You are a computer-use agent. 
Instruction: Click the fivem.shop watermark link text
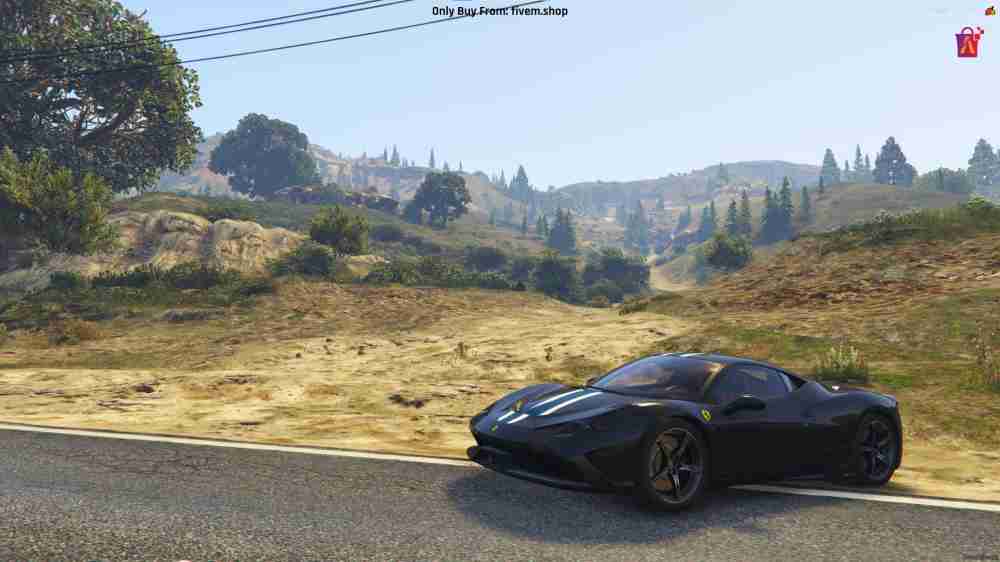(486, 11)
